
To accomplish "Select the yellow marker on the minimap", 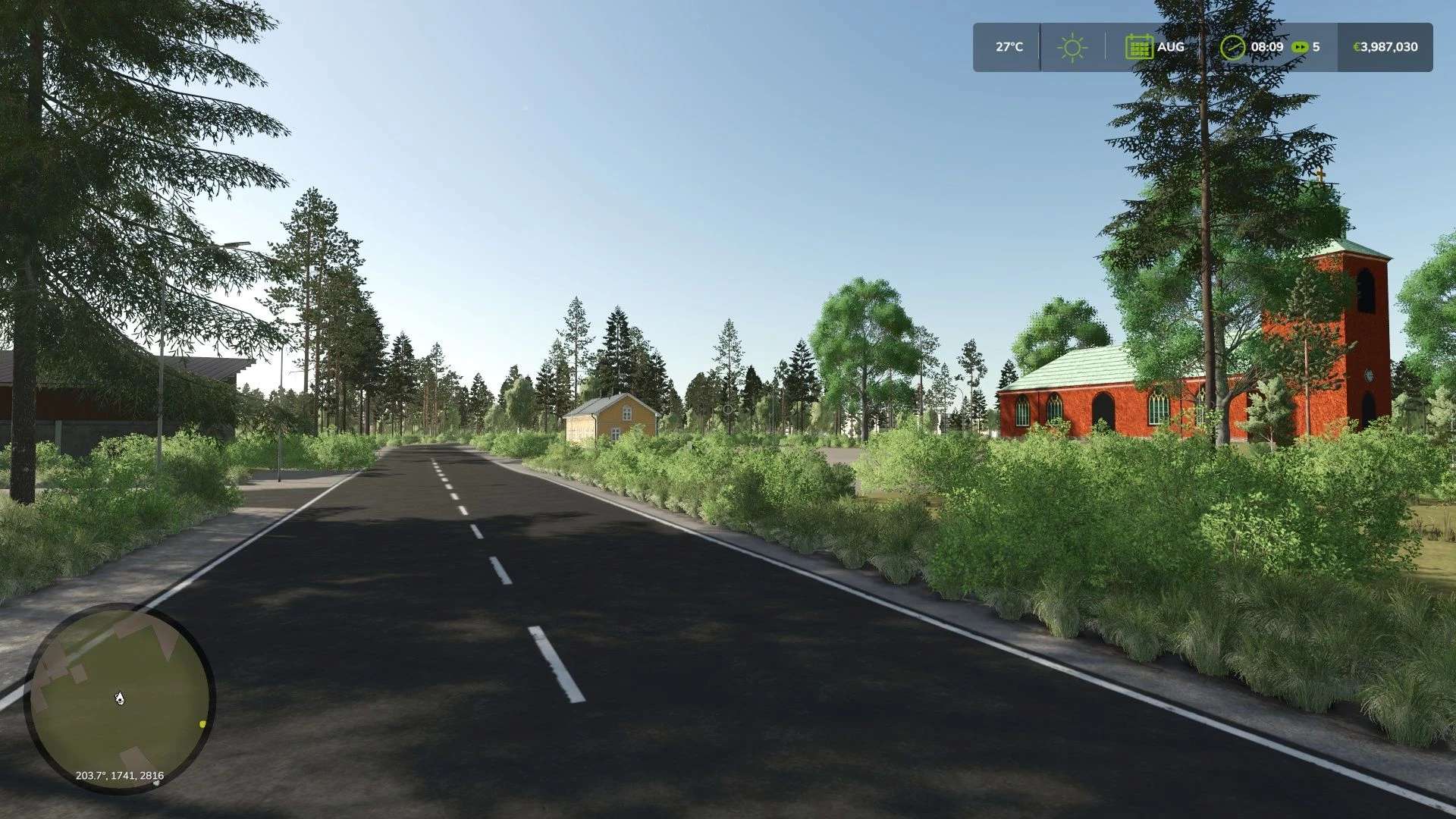I will [202, 724].
